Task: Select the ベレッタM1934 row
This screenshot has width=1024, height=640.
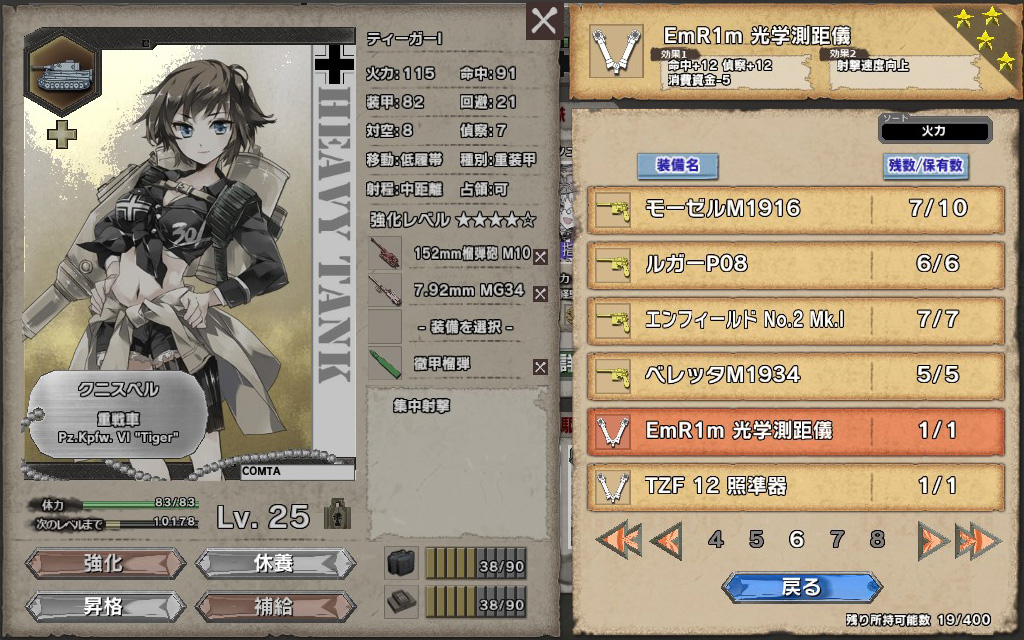Action: (x=795, y=375)
